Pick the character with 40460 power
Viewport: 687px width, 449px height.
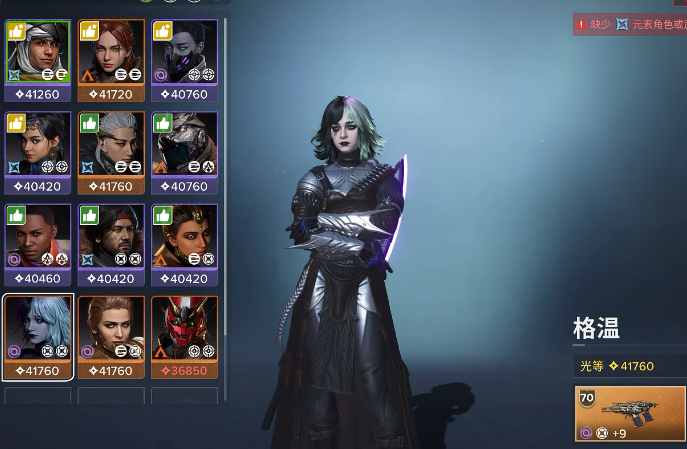coord(38,236)
